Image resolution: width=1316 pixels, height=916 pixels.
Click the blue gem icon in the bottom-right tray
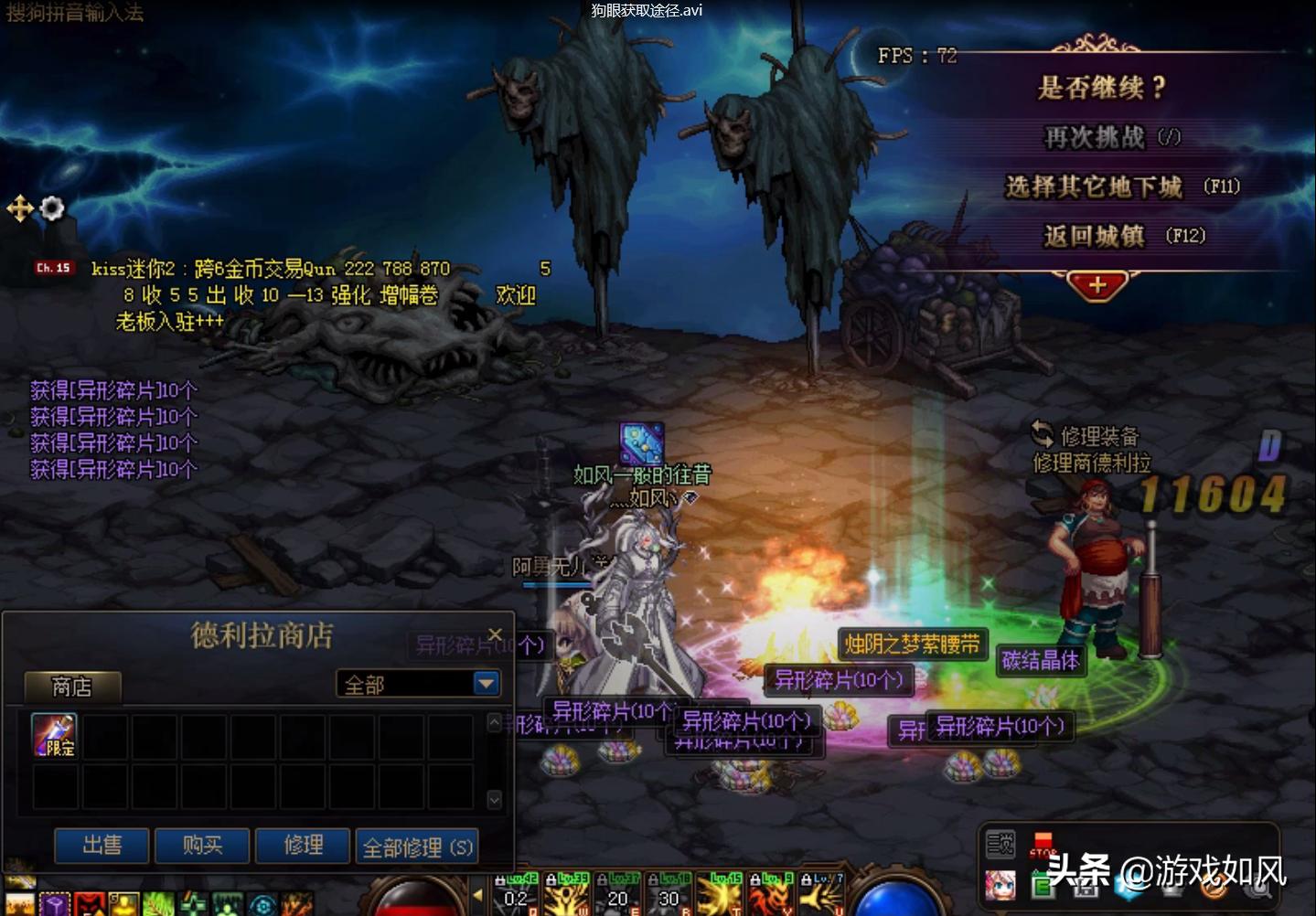1124,887
